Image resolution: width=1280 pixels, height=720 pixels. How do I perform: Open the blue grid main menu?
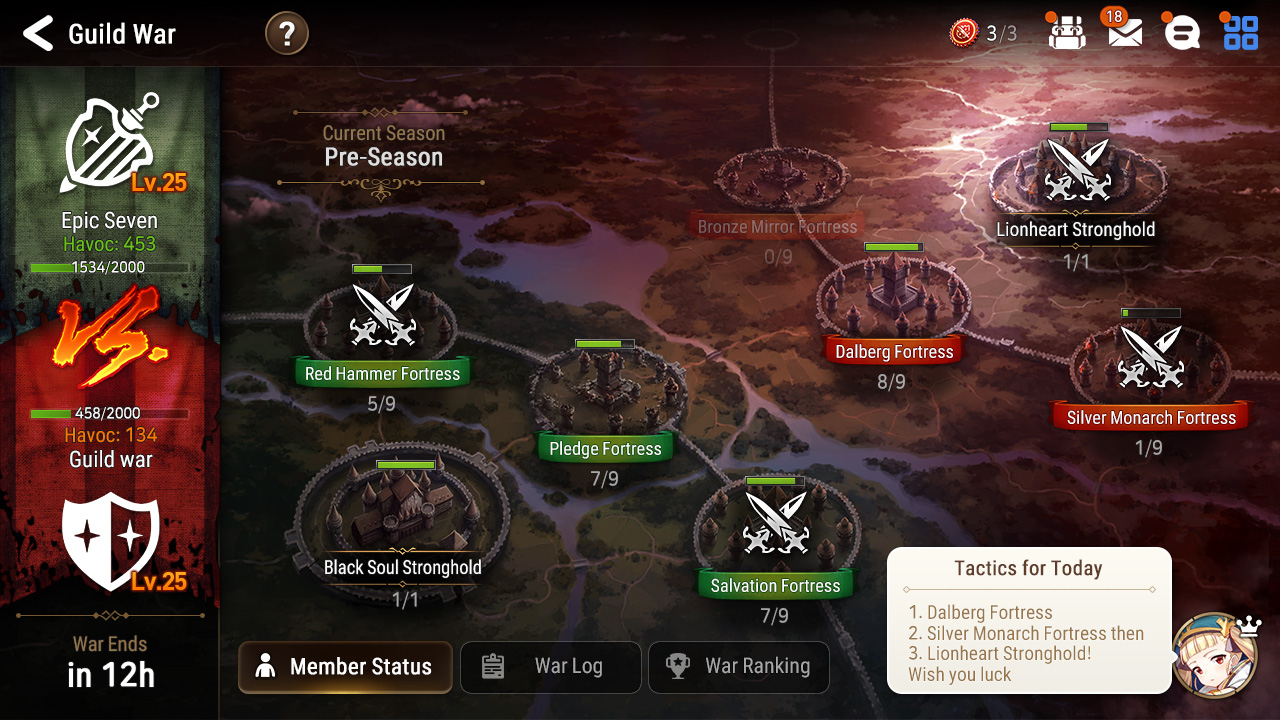coord(1241,33)
